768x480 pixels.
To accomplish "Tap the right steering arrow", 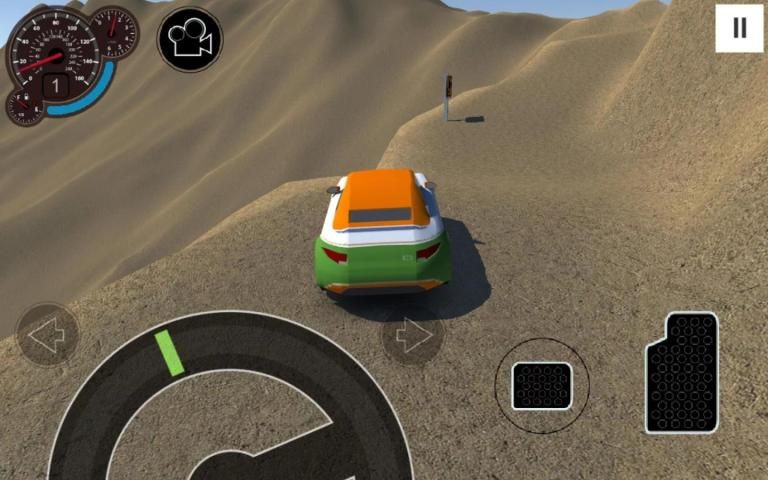I will [413, 336].
